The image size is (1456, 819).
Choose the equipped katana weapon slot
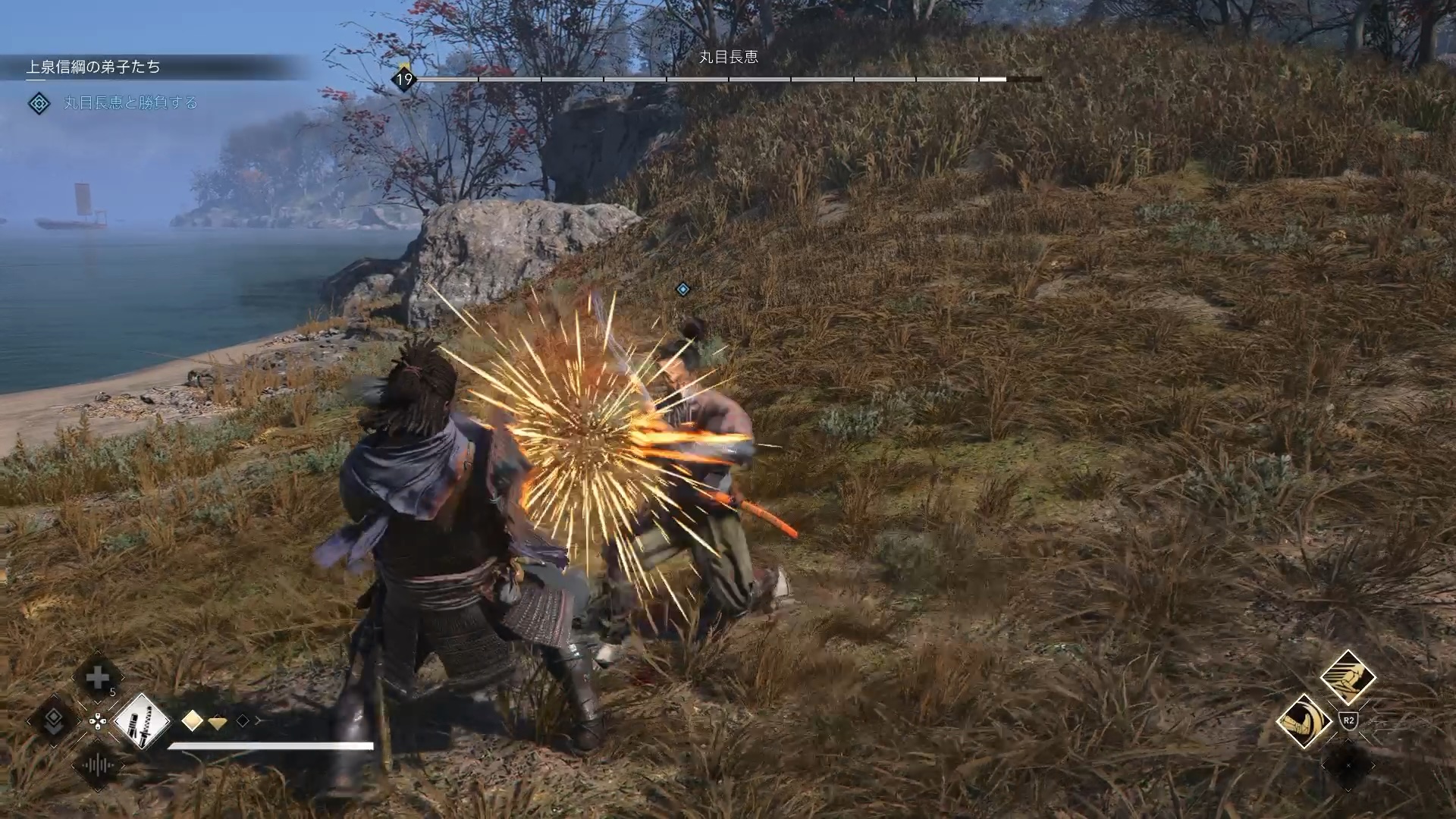point(143,720)
